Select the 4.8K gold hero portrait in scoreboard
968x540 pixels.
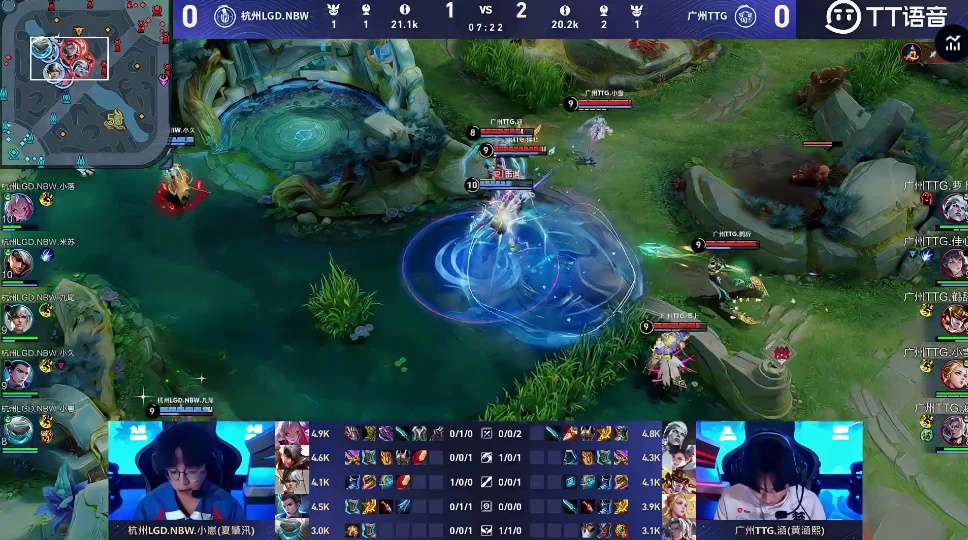pyautogui.click(x=679, y=433)
